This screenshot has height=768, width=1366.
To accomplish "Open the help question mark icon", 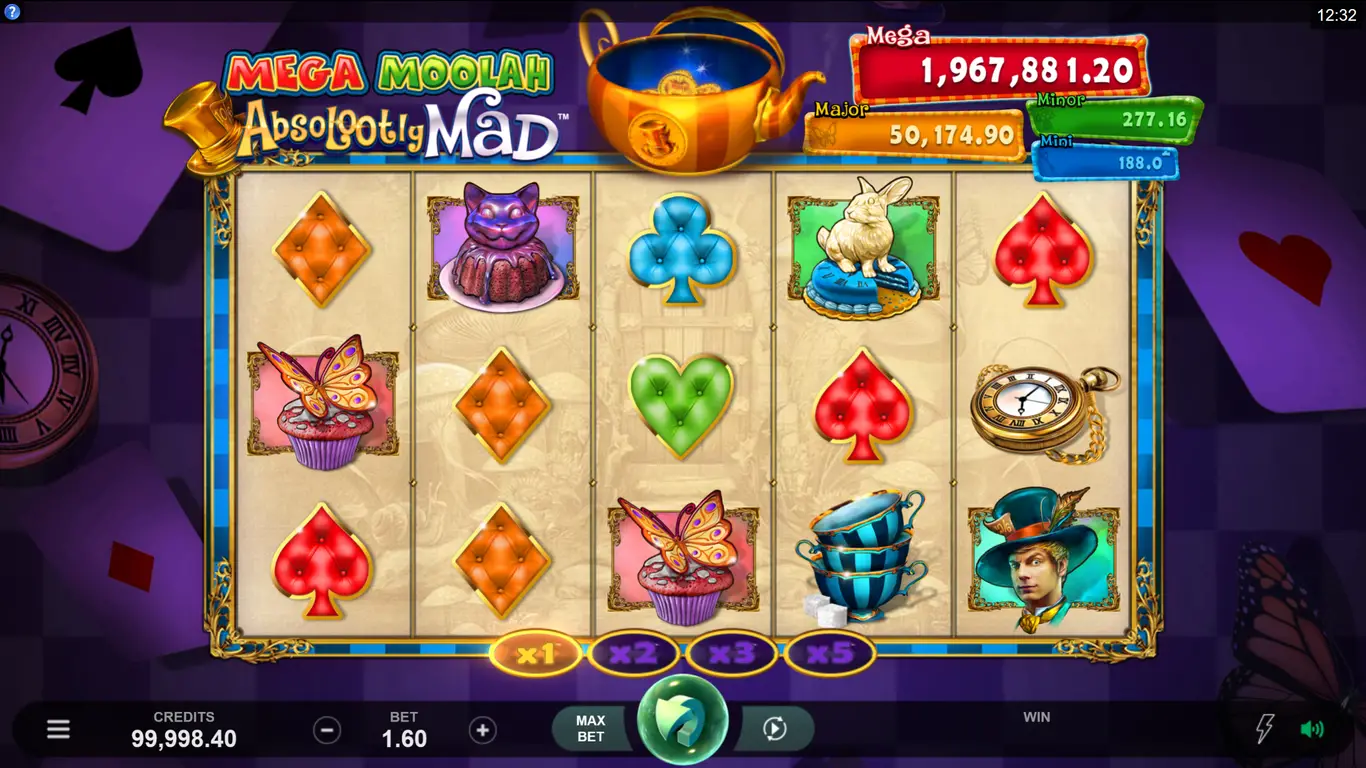I will tap(12, 12).
